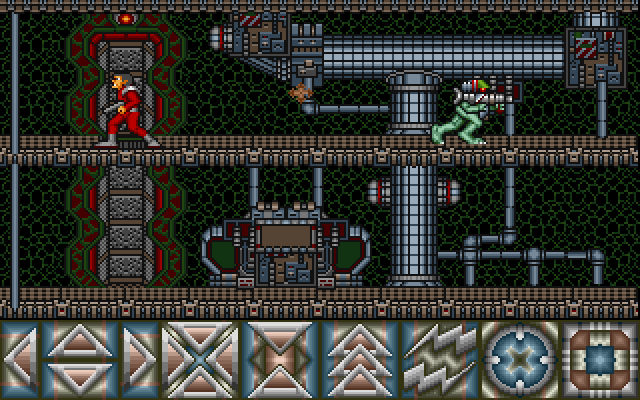Select the downward triangle arrow
The height and width of the screenshot is (400, 640).
point(80,380)
